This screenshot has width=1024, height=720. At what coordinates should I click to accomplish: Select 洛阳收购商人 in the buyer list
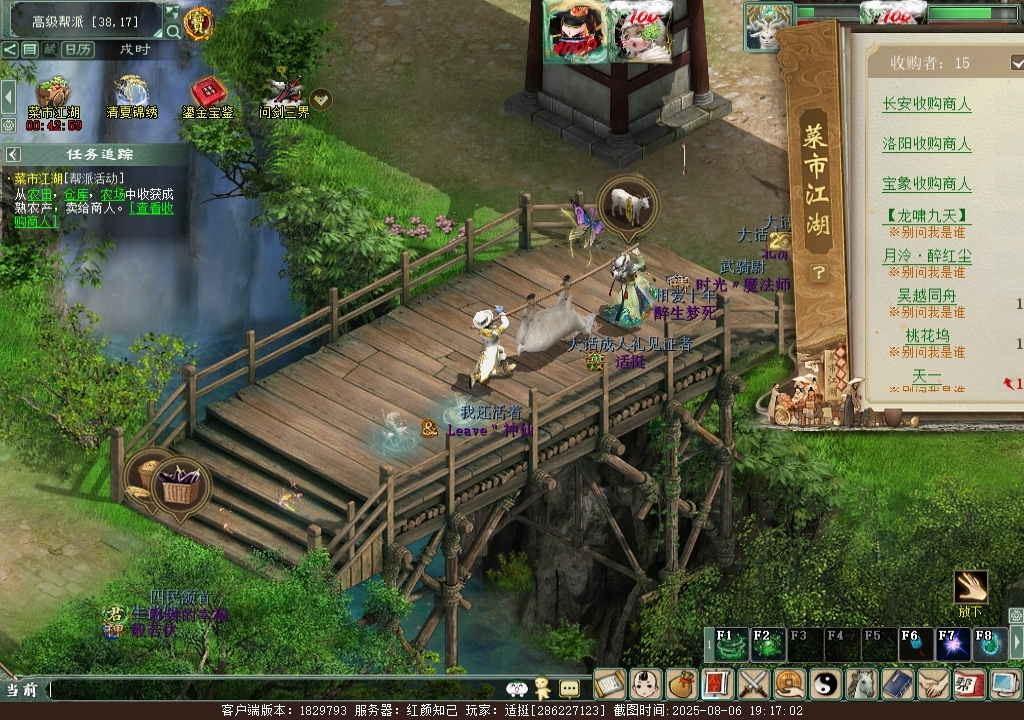927,144
